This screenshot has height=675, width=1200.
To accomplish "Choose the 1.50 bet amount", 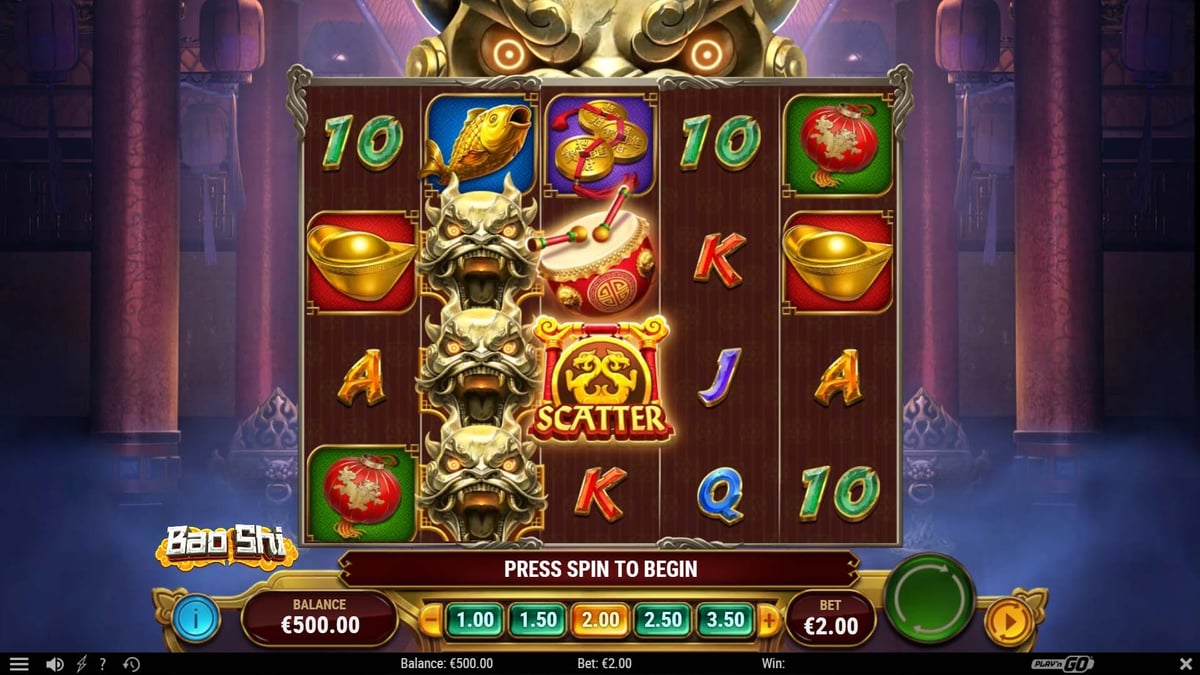I will coord(538,620).
